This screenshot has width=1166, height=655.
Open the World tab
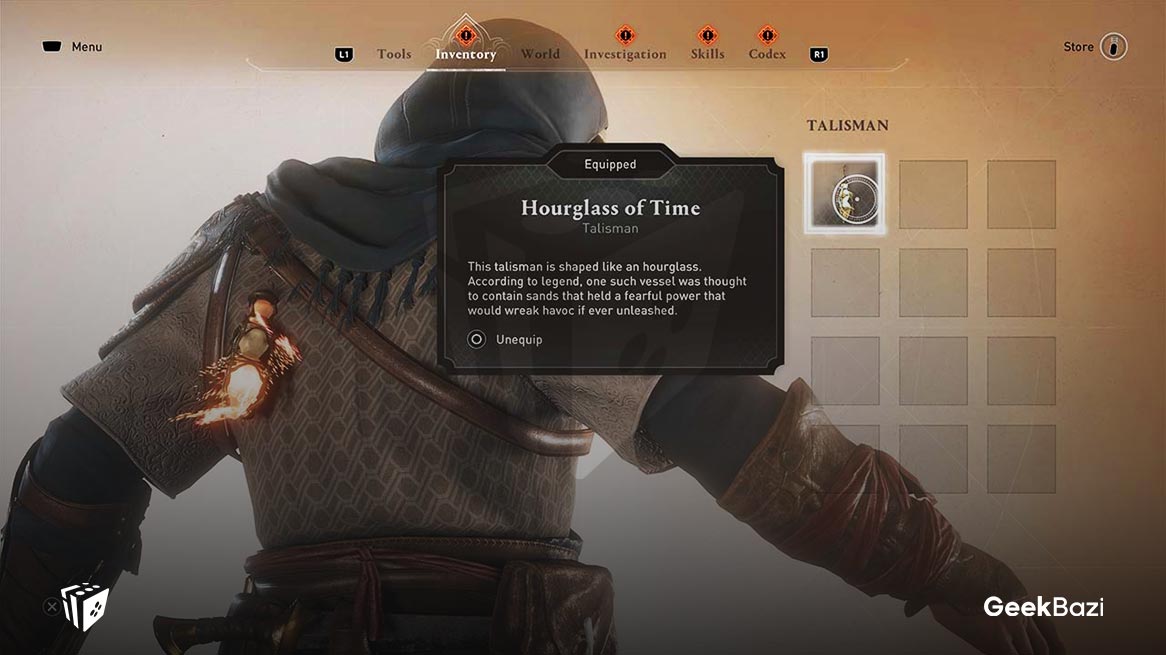pyautogui.click(x=540, y=54)
